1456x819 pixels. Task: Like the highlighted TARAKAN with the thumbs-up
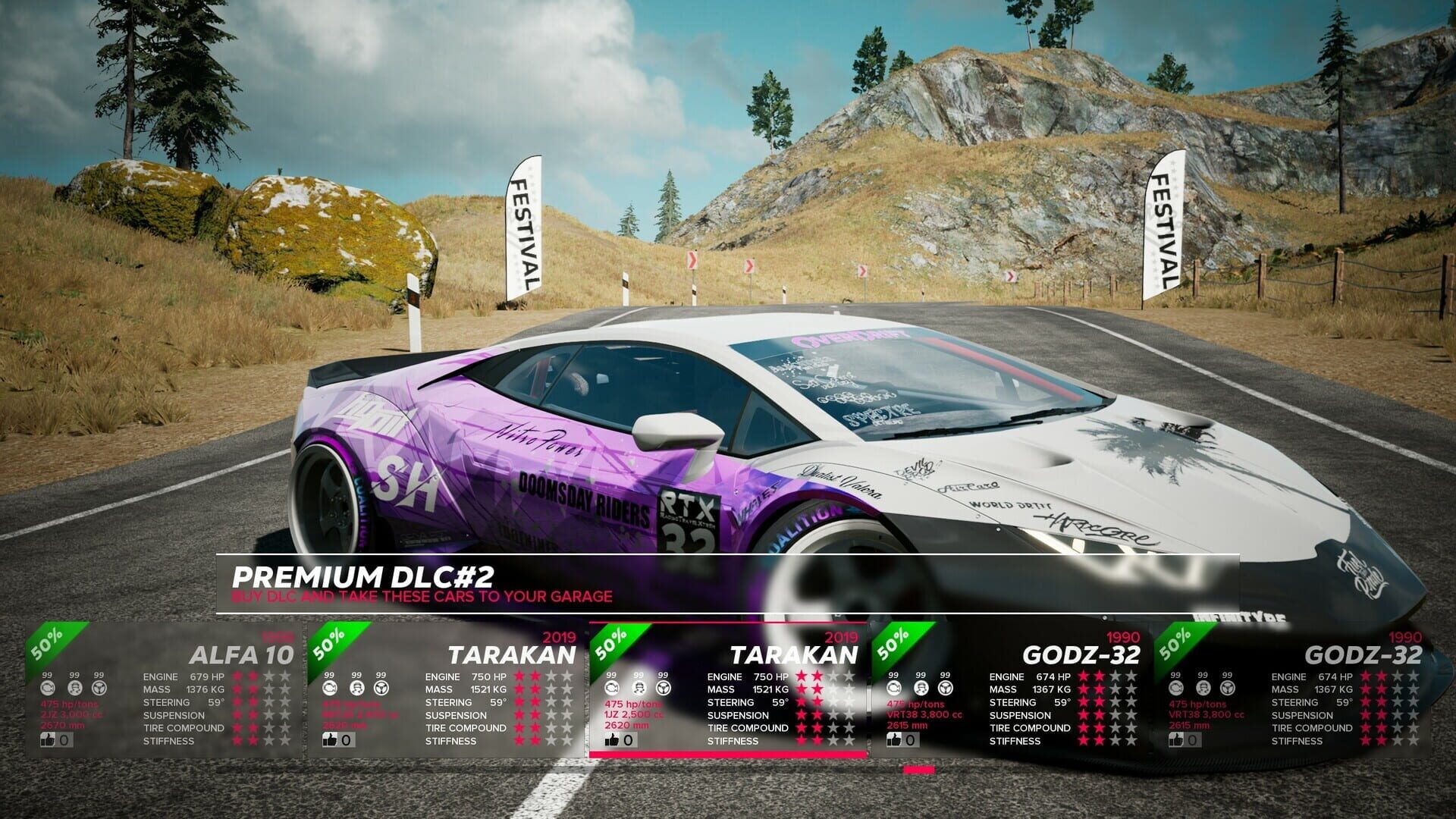[x=613, y=740]
